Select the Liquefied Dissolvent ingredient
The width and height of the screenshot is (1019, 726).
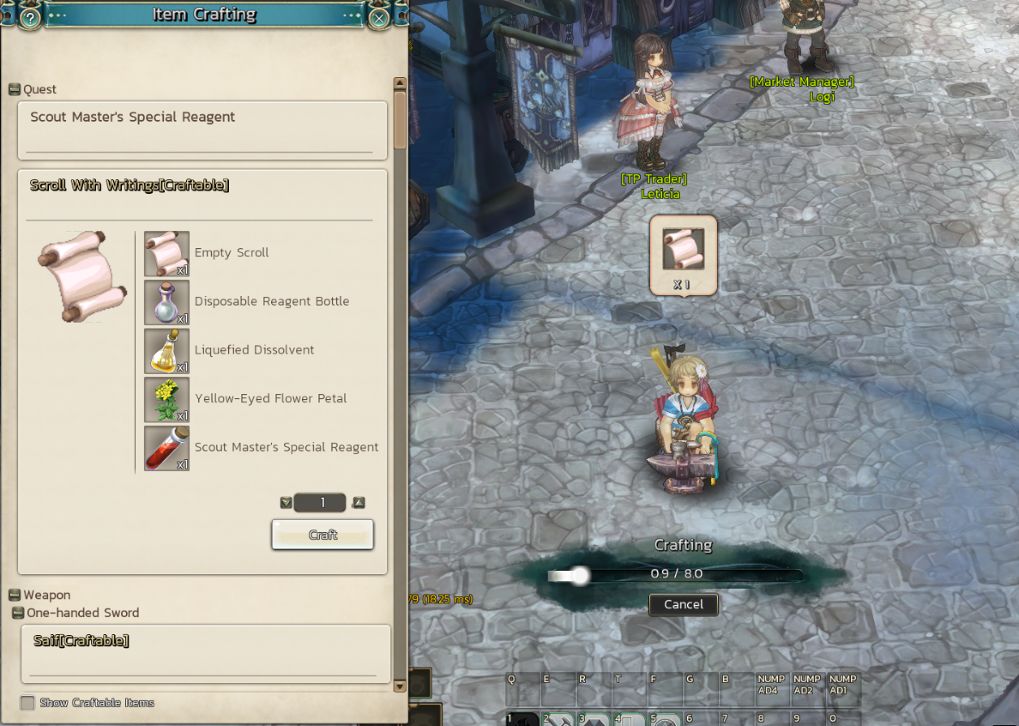[x=167, y=350]
